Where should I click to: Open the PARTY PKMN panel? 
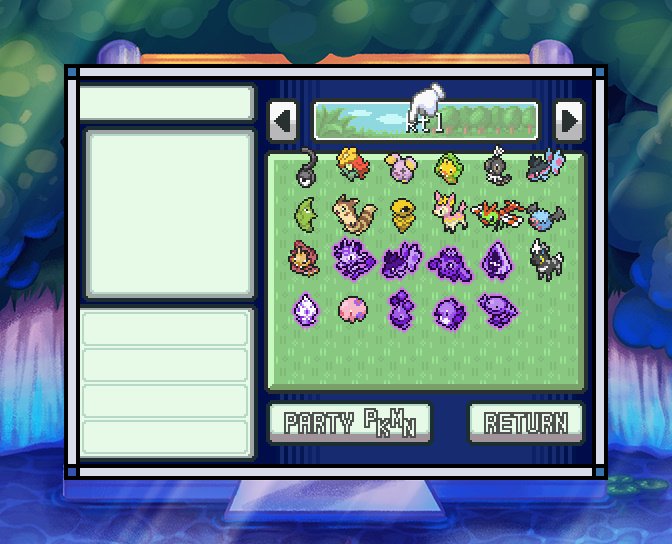(x=349, y=422)
